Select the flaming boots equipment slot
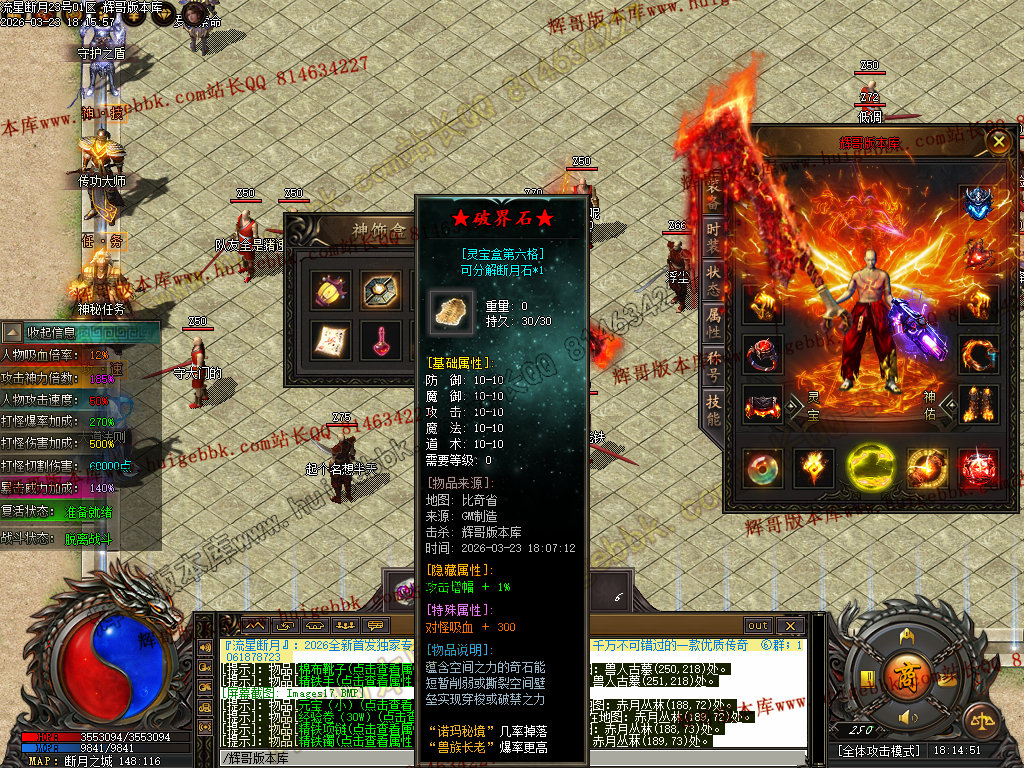The height and width of the screenshot is (768, 1024). coord(977,405)
